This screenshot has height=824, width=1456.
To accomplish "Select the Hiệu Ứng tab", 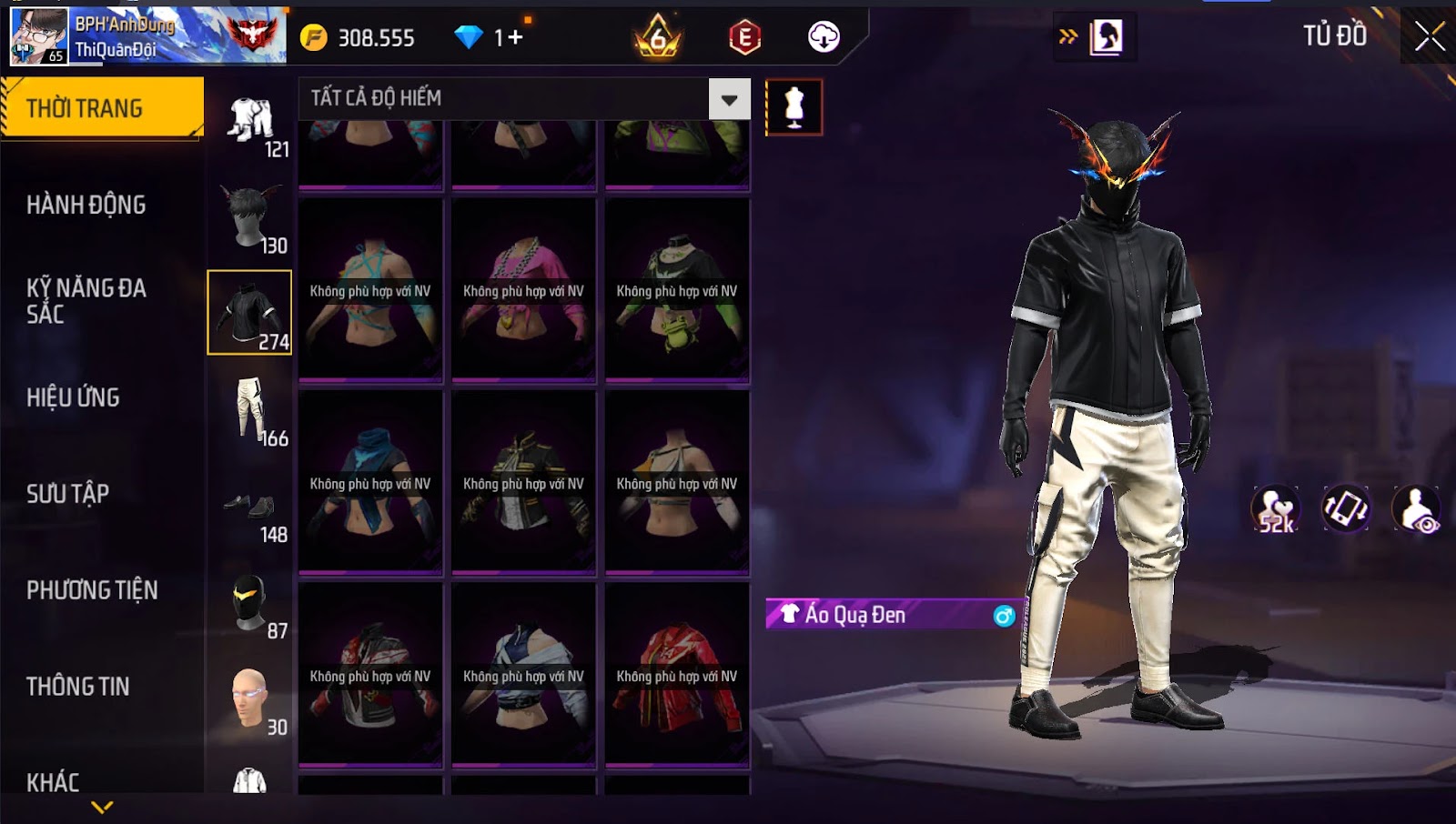I will [74, 397].
